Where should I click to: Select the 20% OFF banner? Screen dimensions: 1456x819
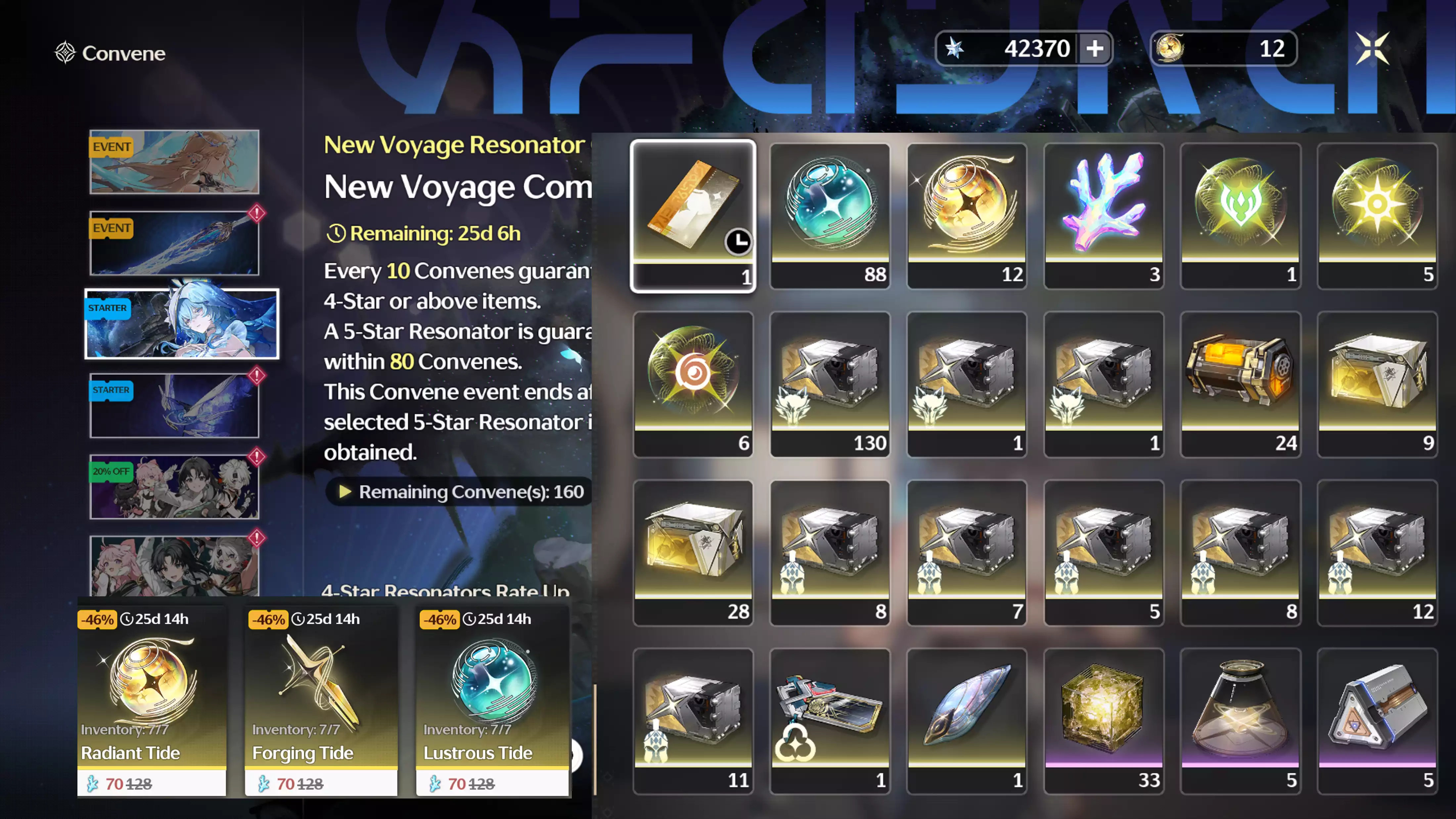[174, 487]
